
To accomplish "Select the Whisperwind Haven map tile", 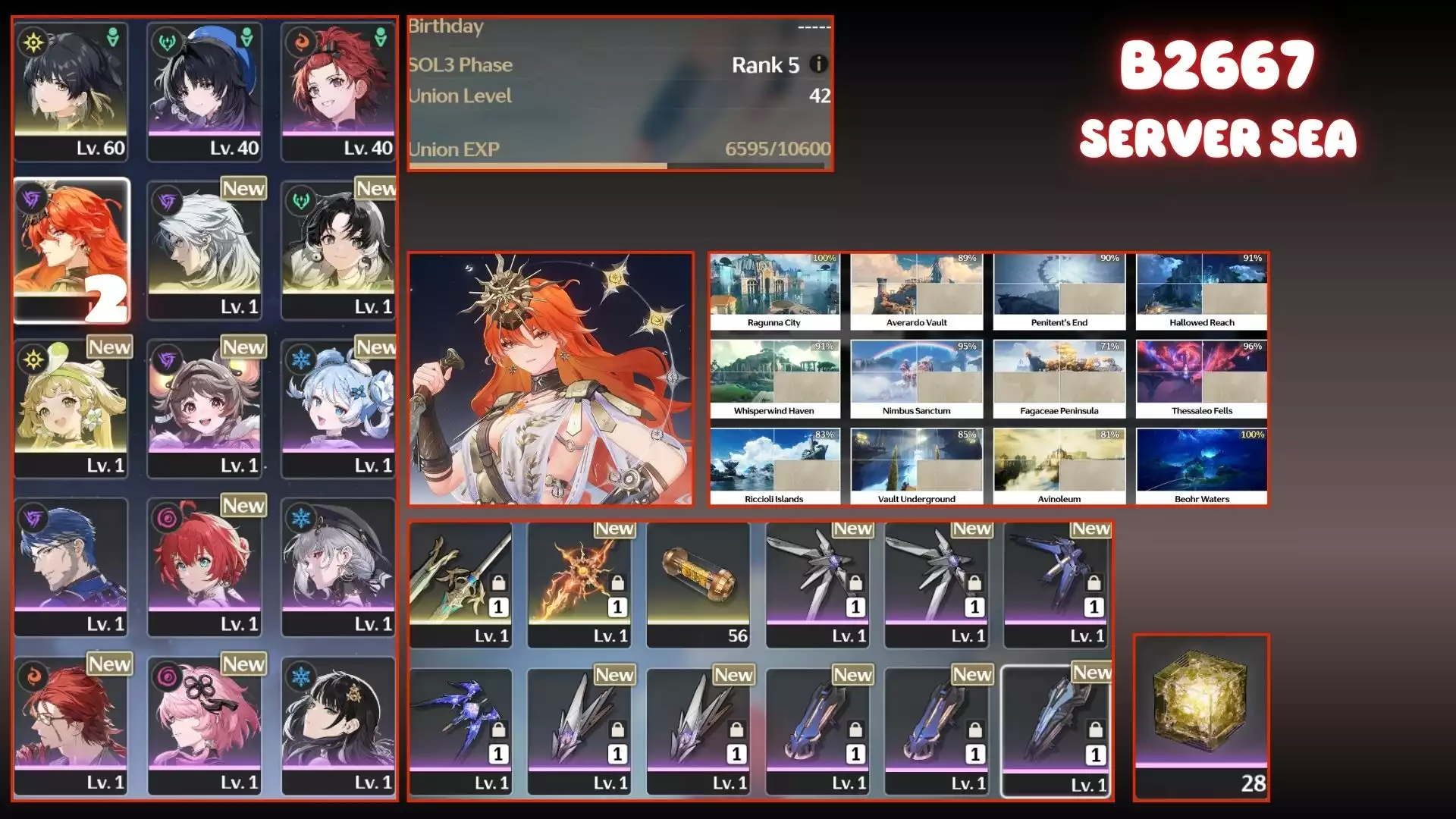I will pyautogui.click(x=774, y=379).
